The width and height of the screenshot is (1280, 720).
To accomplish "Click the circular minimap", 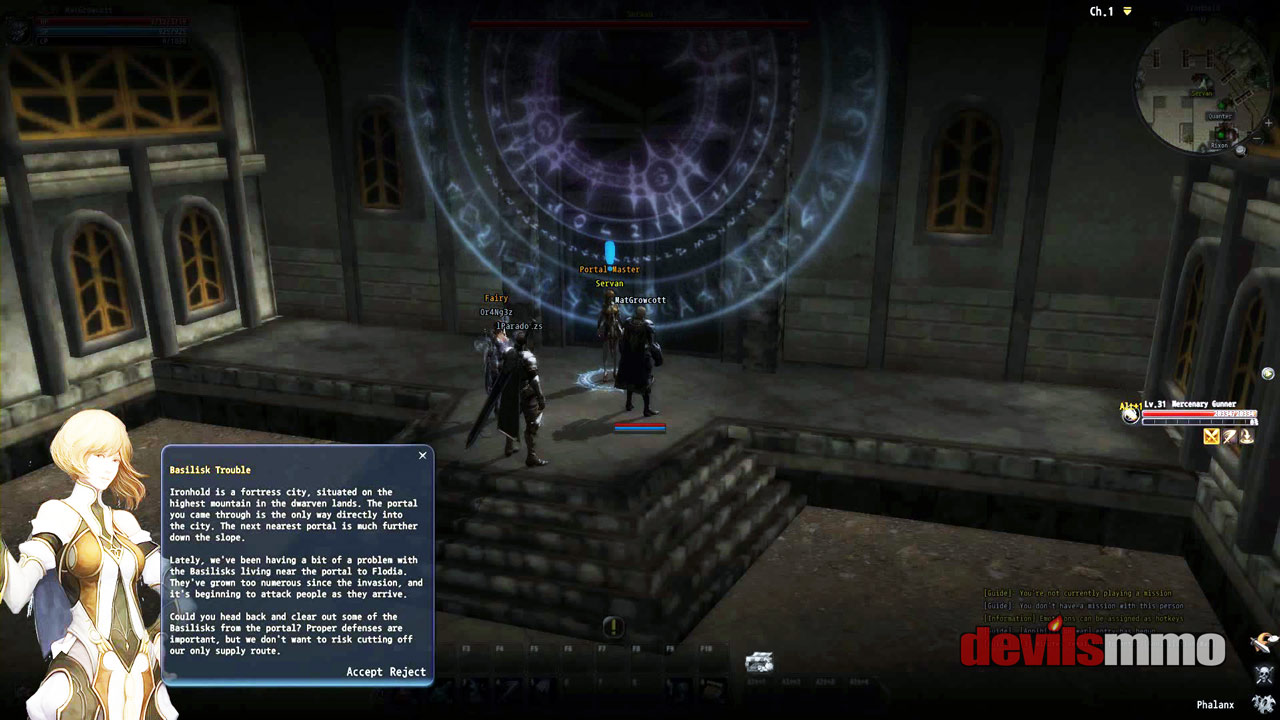I will coord(1202,83).
